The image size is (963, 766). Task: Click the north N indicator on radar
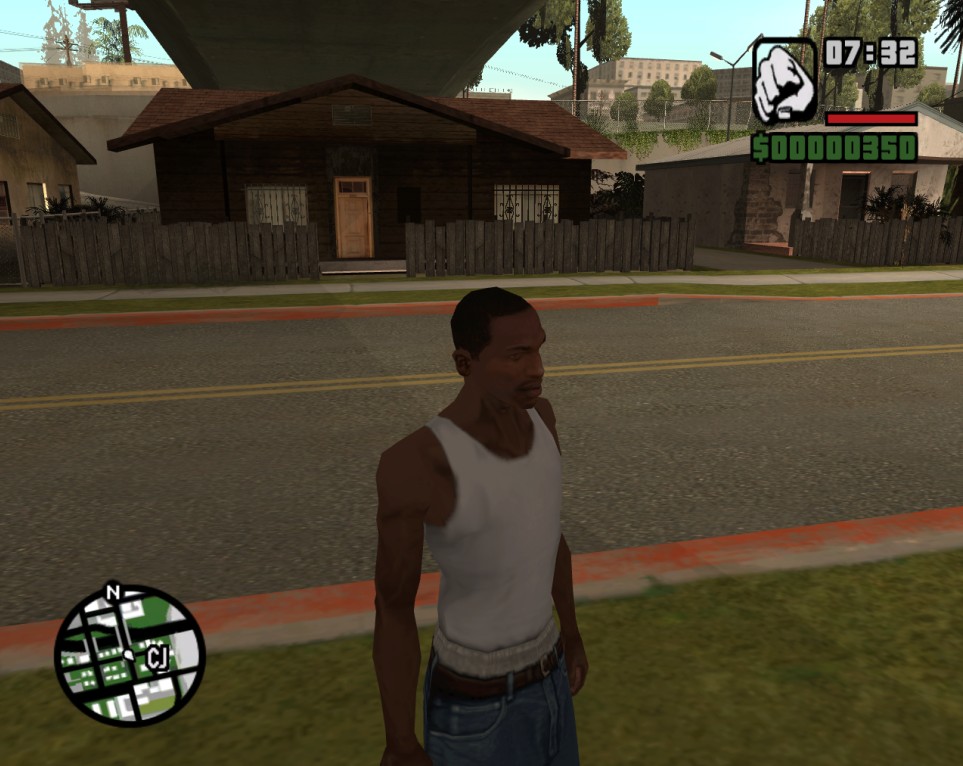click(x=113, y=592)
